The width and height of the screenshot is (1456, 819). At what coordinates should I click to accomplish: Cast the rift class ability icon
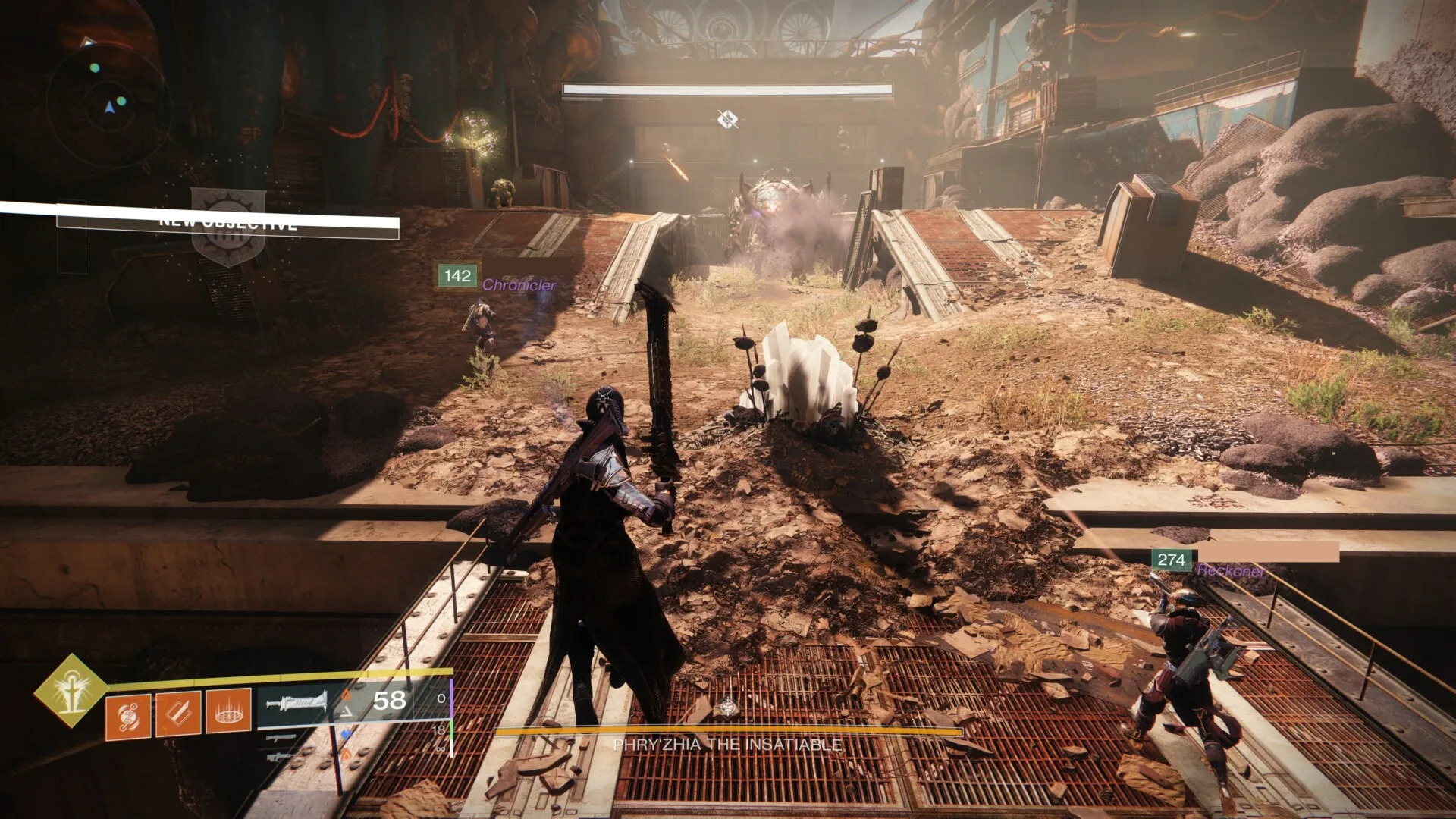[228, 711]
